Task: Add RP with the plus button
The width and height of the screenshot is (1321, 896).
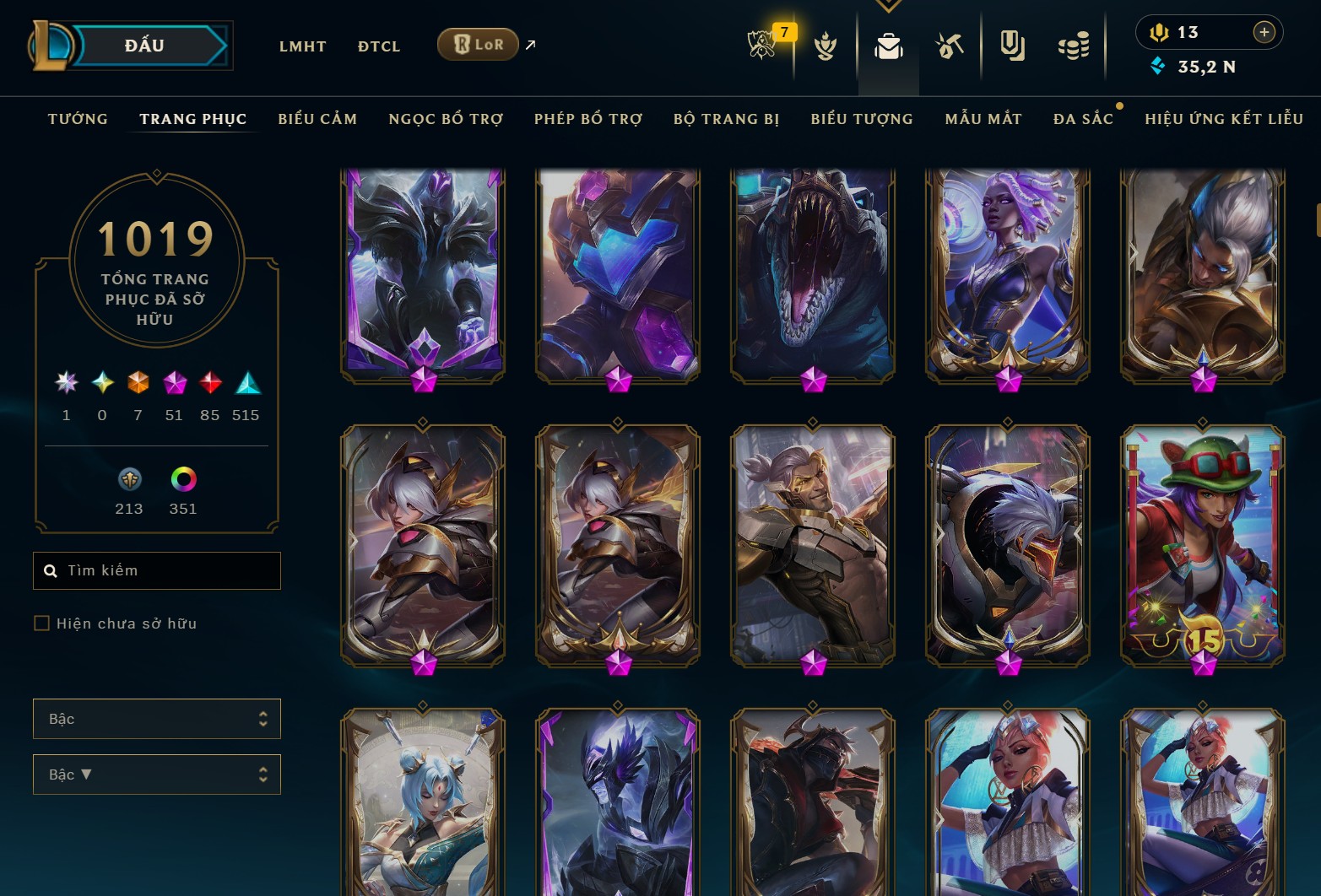Action: tap(1264, 32)
